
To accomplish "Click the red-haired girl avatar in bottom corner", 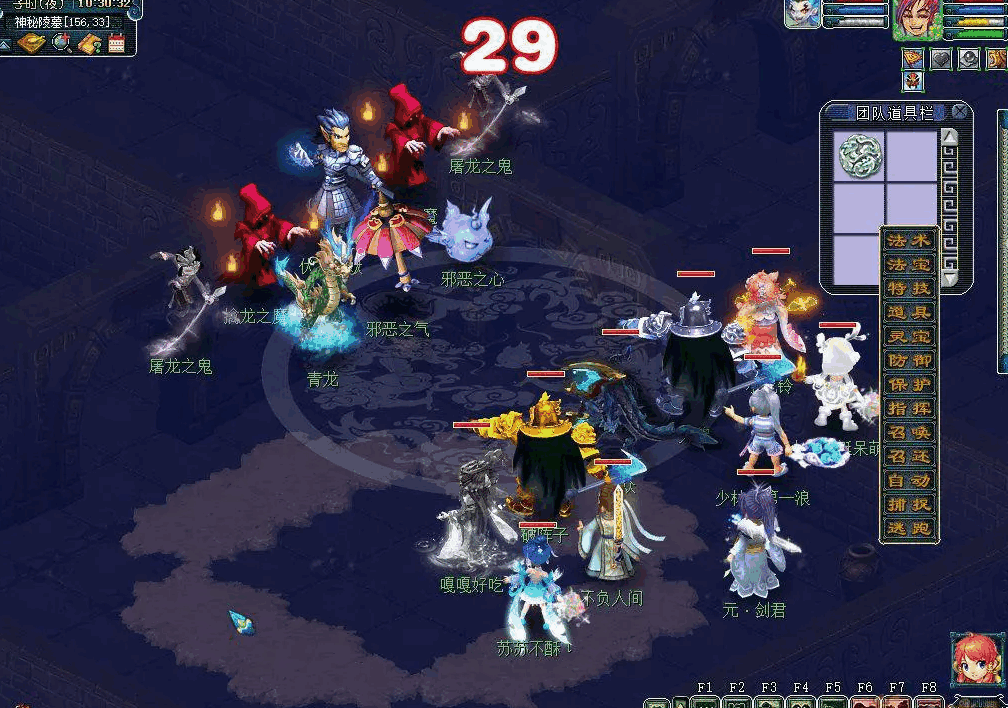I will (x=975, y=657).
